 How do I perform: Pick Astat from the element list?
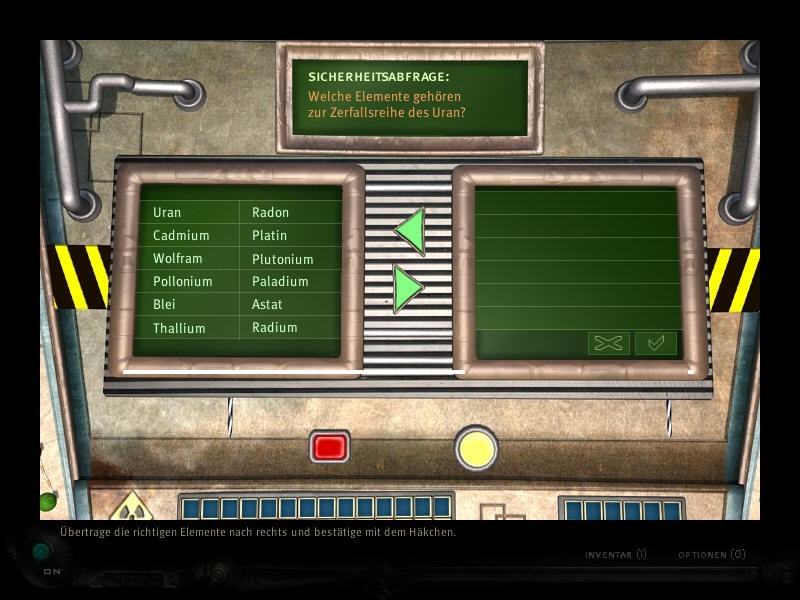point(267,304)
